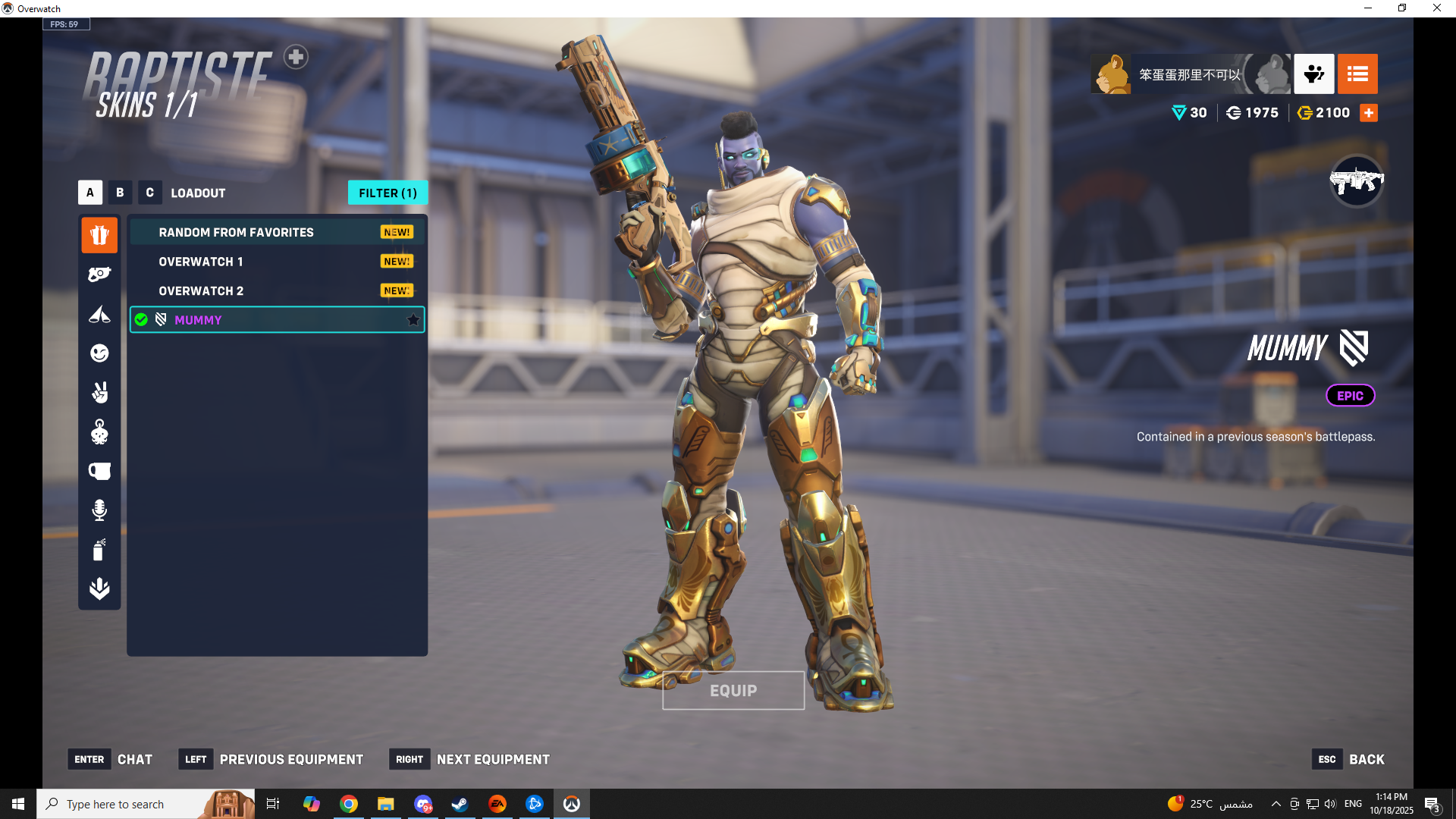Open the victory poses category

[x=99, y=393]
